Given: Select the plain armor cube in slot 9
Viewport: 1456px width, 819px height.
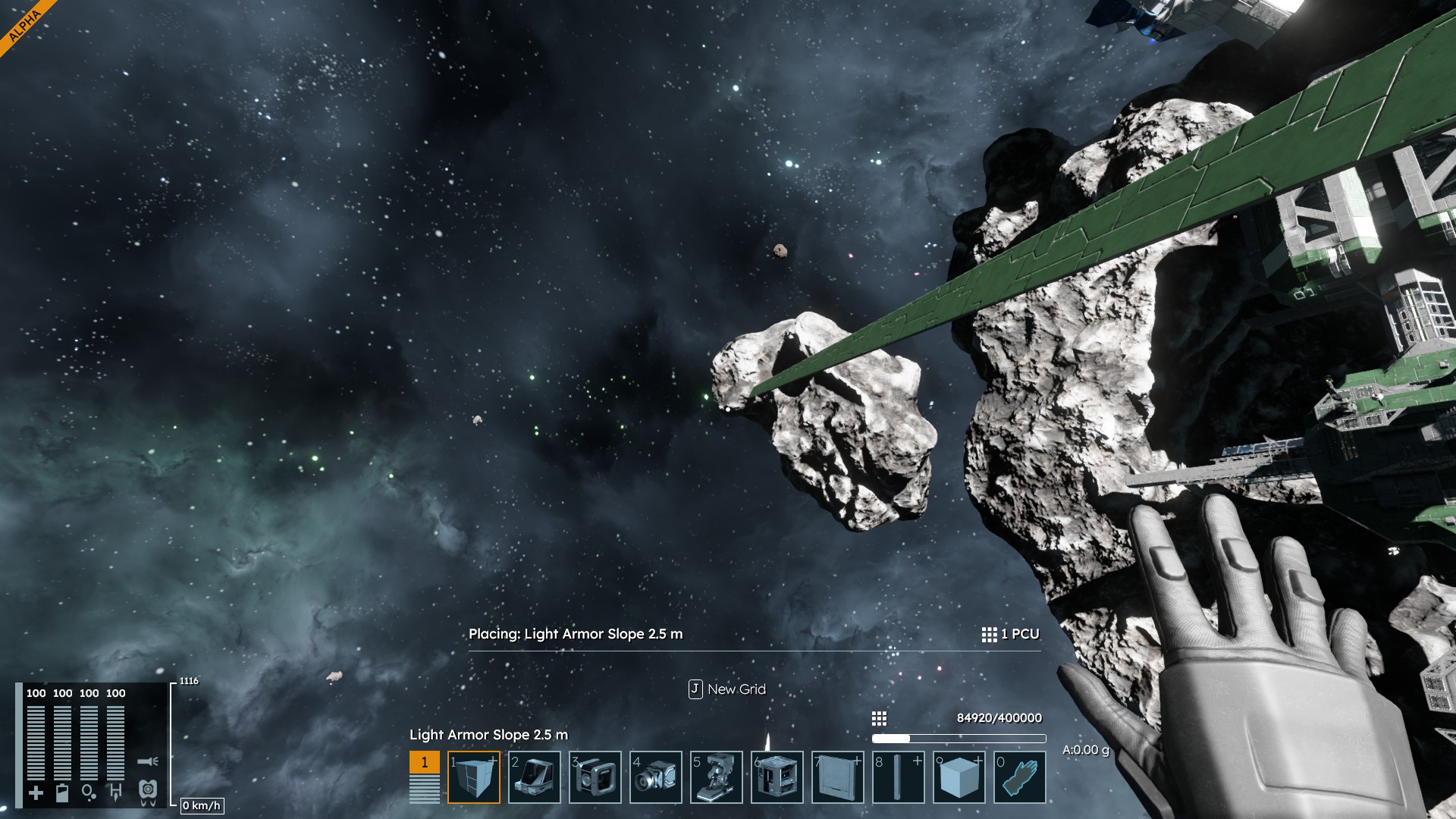Looking at the screenshot, I should point(959,777).
